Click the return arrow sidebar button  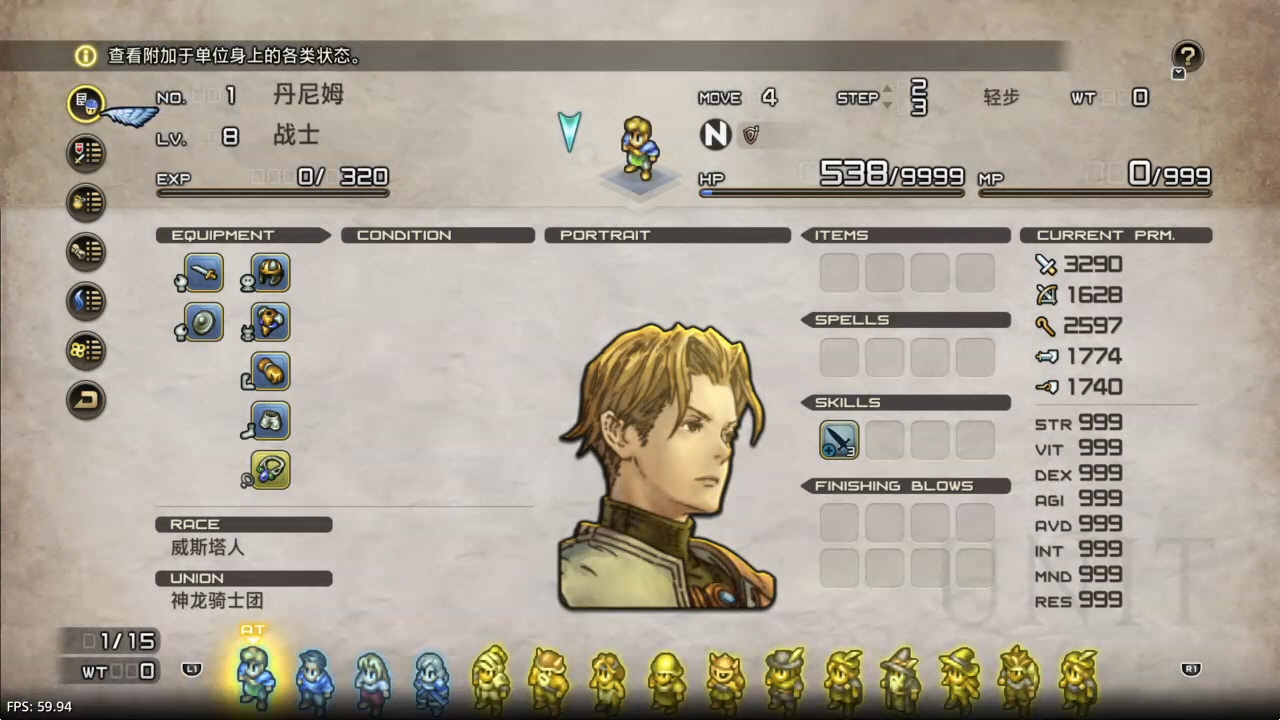[87, 400]
